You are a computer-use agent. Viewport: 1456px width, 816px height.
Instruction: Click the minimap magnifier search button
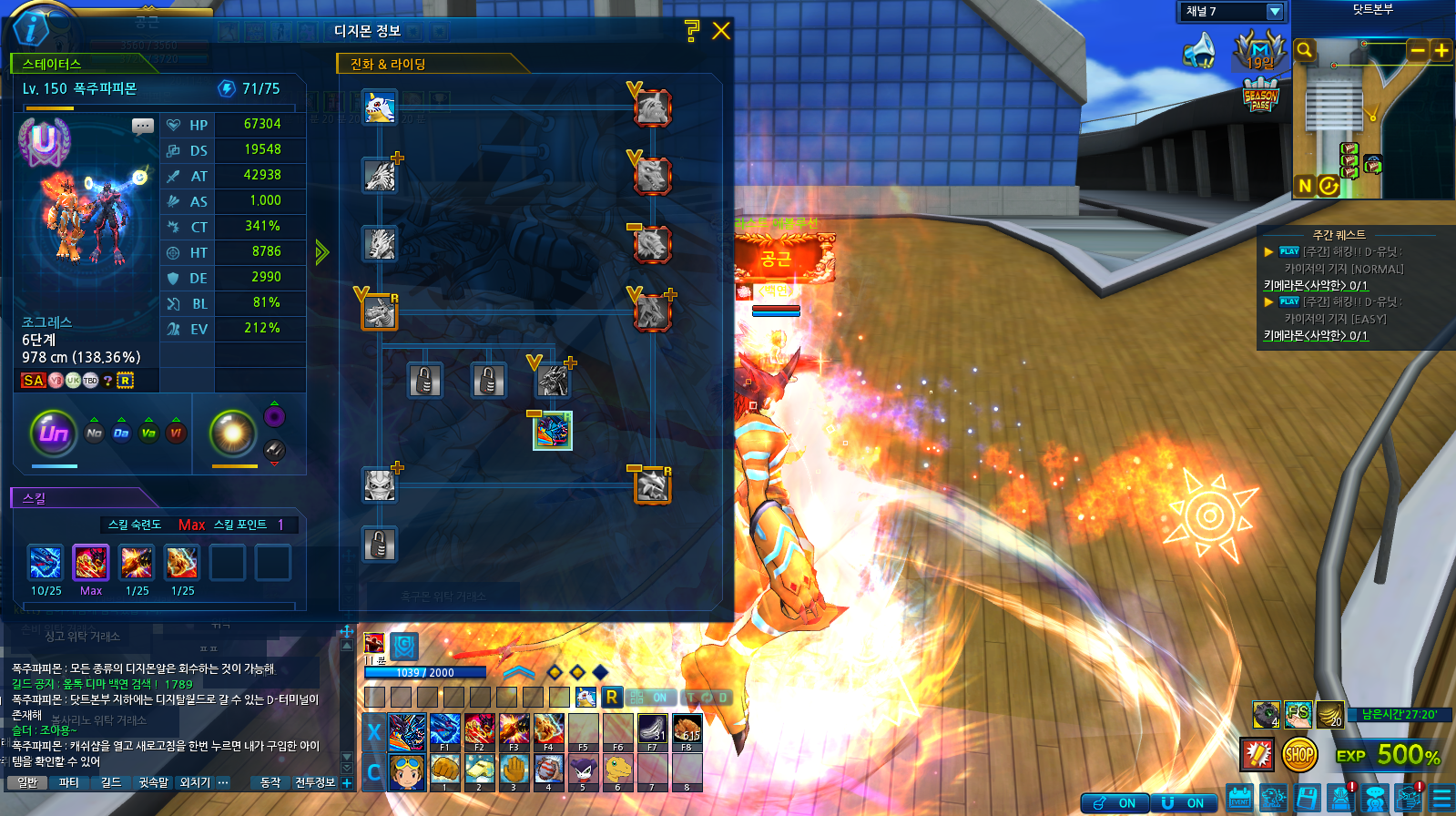pos(1305,50)
